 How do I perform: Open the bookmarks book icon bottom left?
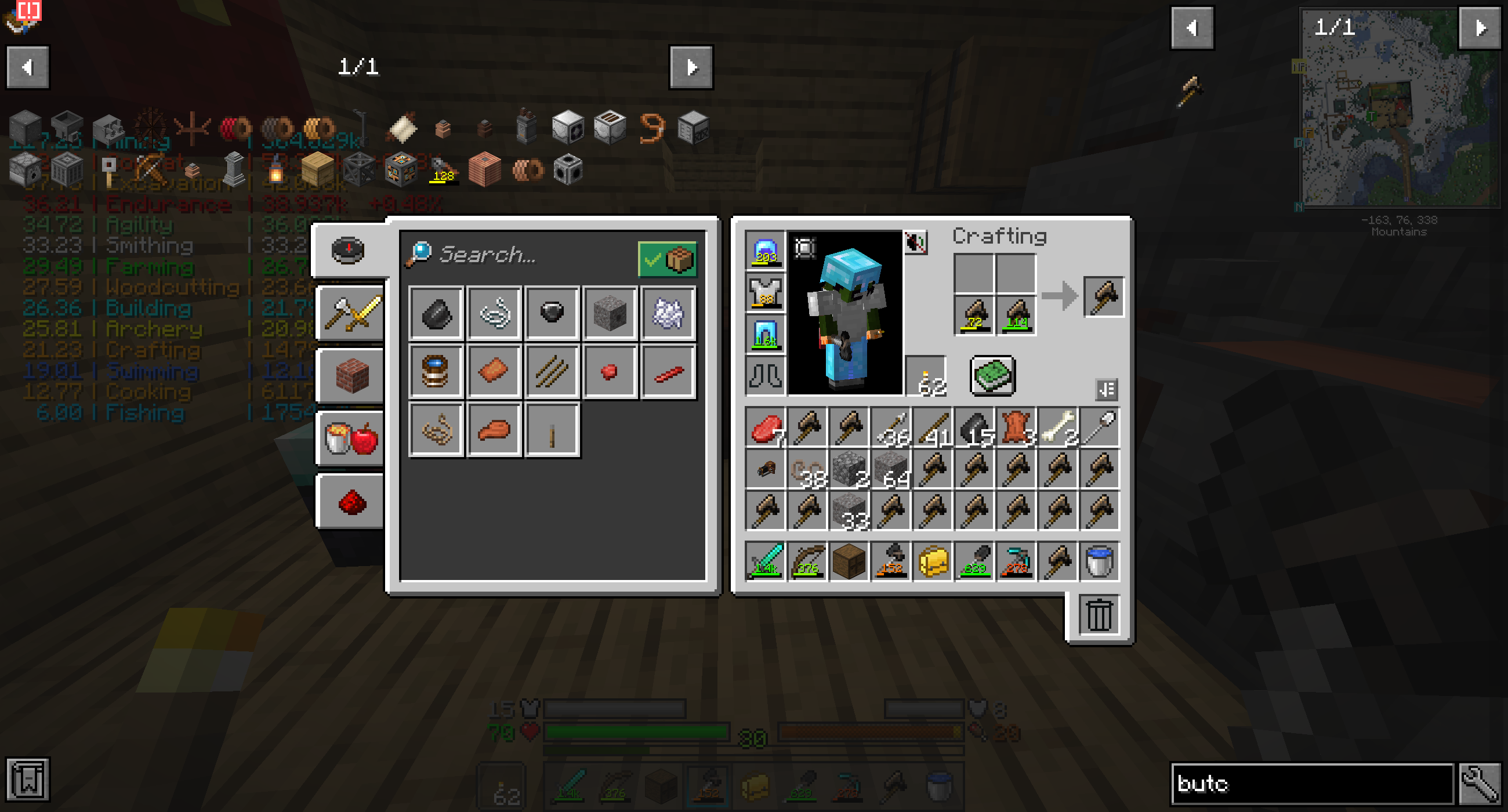coord(27,780)
